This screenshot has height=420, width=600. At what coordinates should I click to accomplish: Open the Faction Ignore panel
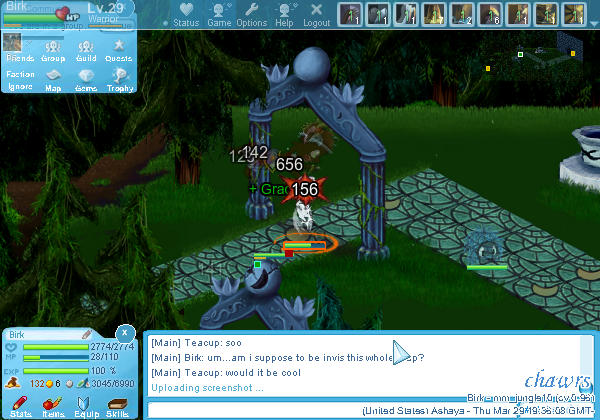pos(19,79)
